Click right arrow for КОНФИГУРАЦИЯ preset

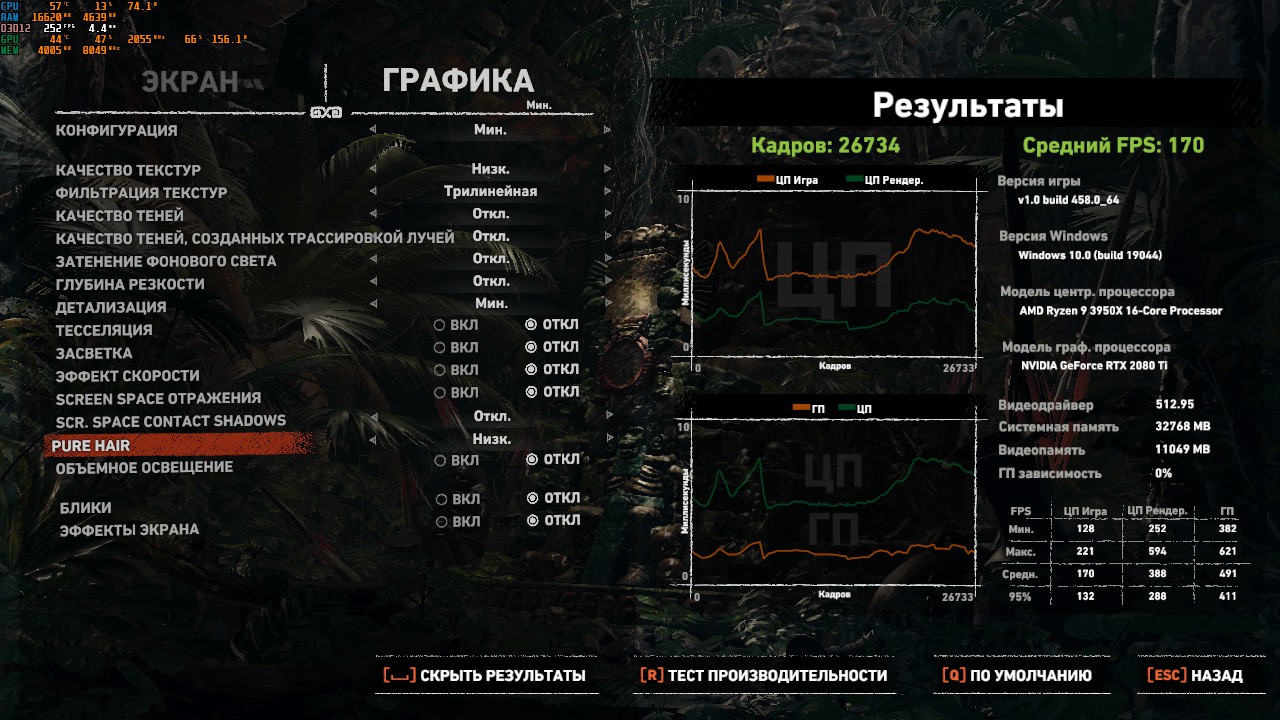pyautogui.click(x=607, y=130)
